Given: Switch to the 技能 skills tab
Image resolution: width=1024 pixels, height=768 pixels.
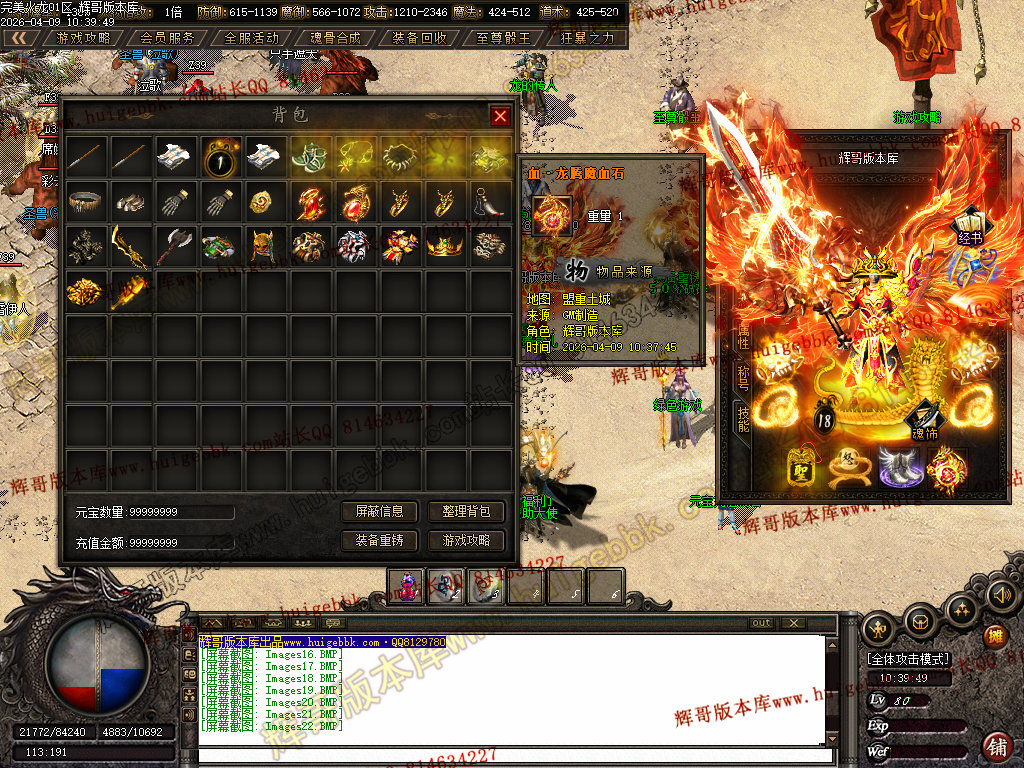Looking at the screenshot, I should click(743, 418).
